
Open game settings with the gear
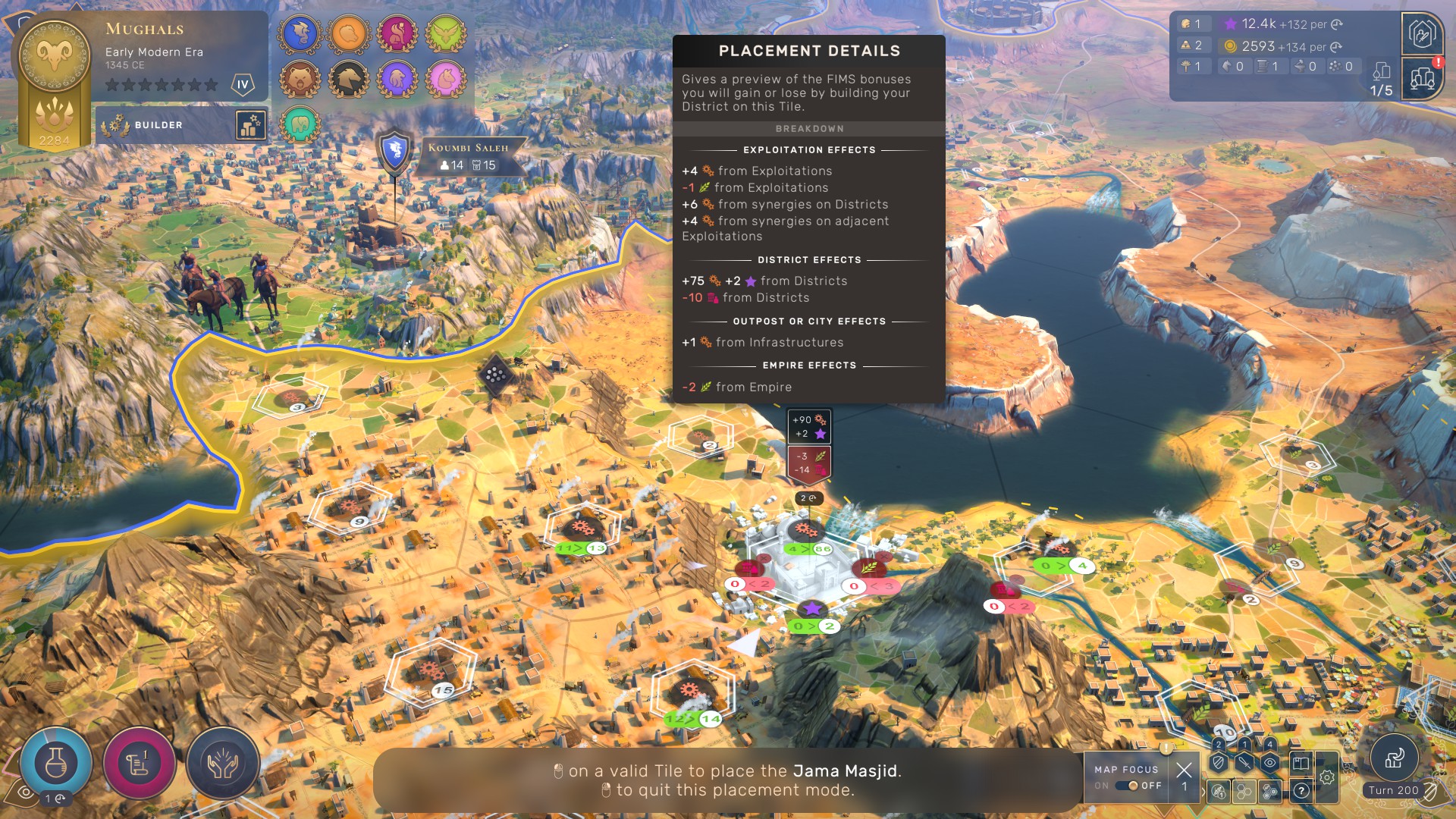click(1327, 777)
